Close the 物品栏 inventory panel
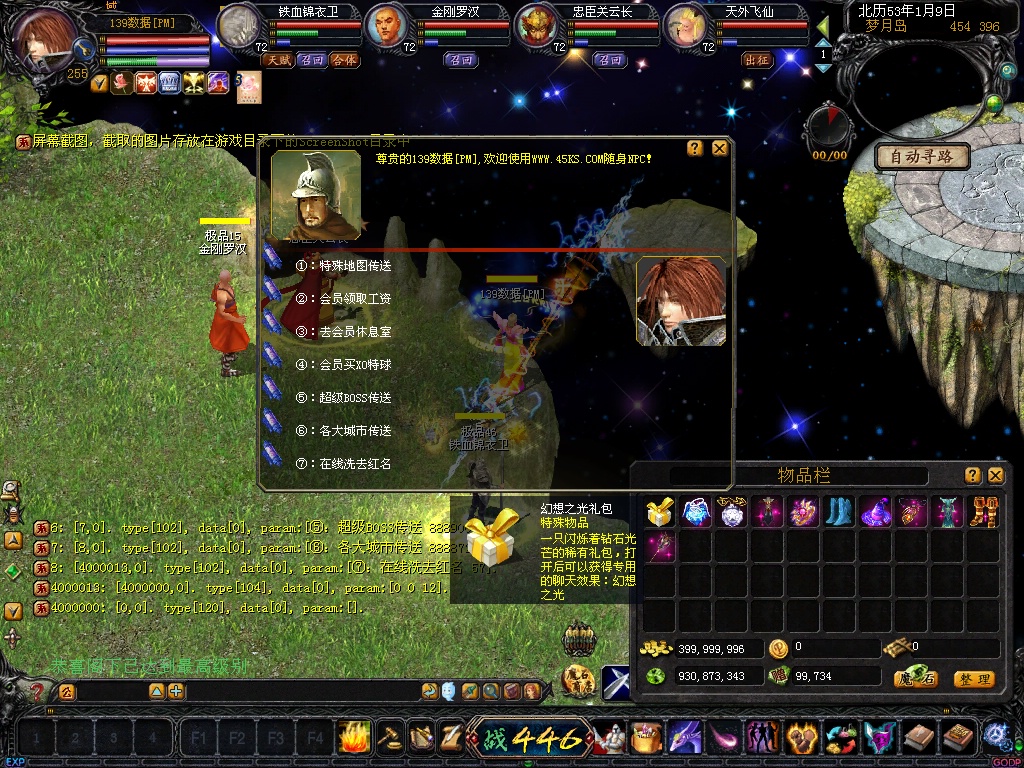Viewport: 1024px width, 768px height. (995, 475)
